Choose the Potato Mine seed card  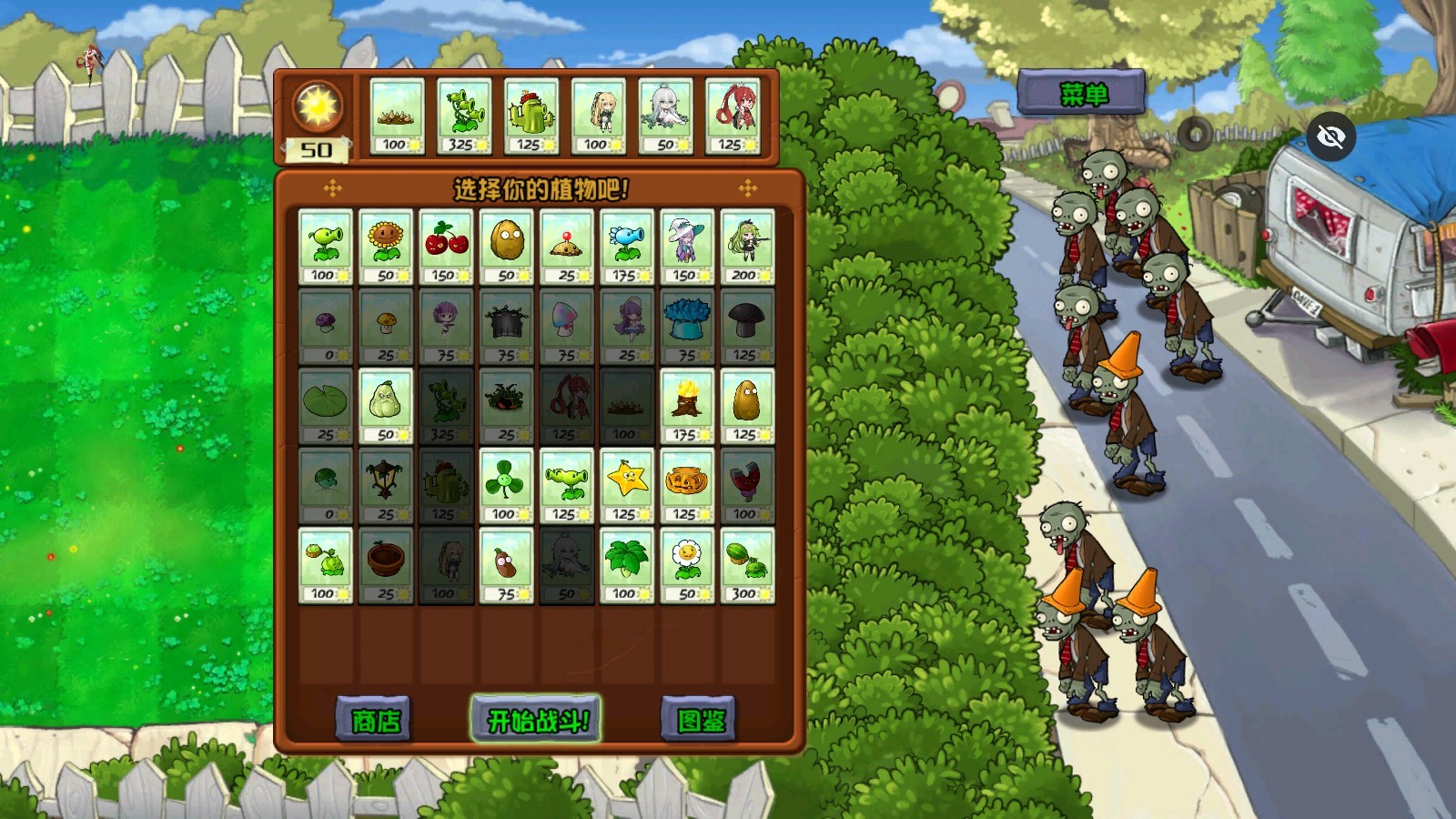click(566, 247)
